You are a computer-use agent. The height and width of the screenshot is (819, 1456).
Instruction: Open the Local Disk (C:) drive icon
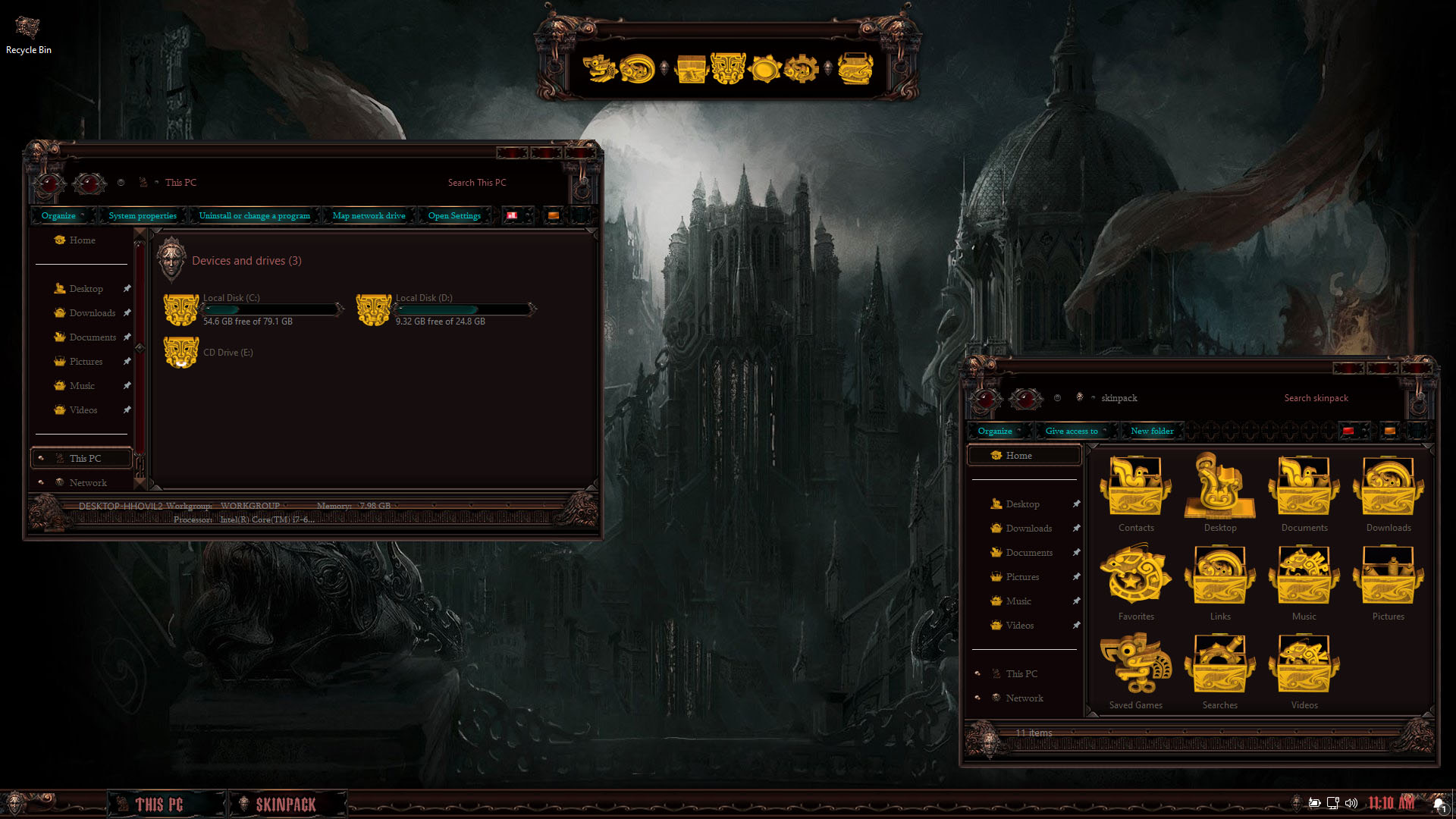[181, 309]
